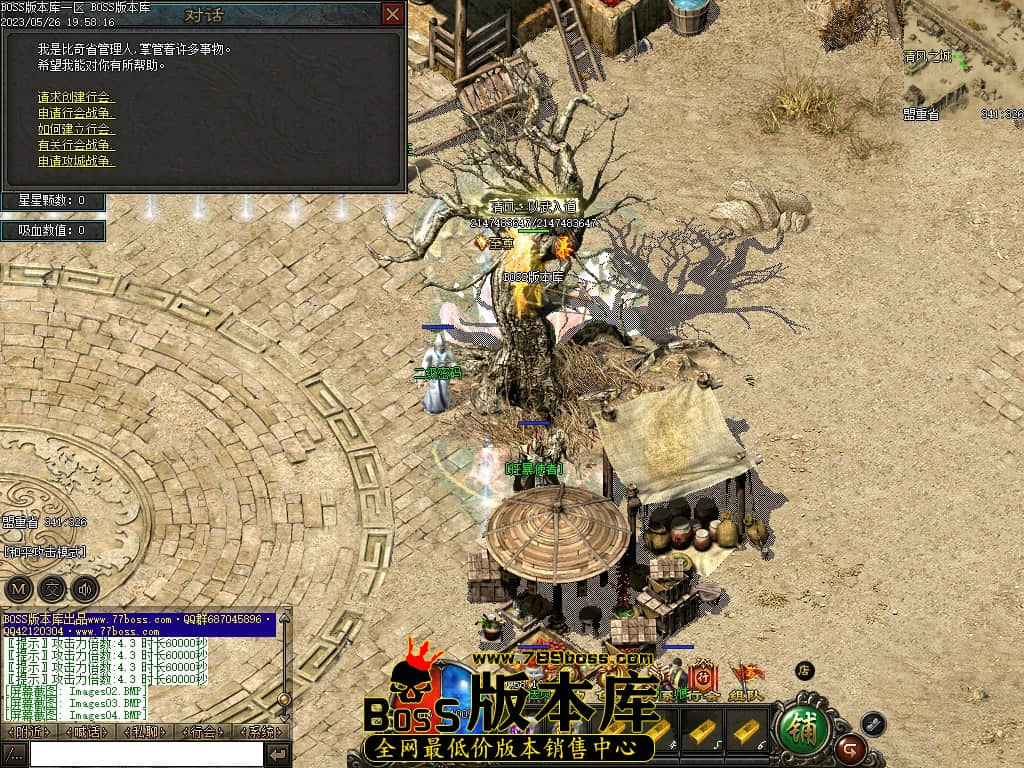This screenshot has height=768, width=1024.
Task: Open the 有关行会战争 dialogue option
Action: 76,145
